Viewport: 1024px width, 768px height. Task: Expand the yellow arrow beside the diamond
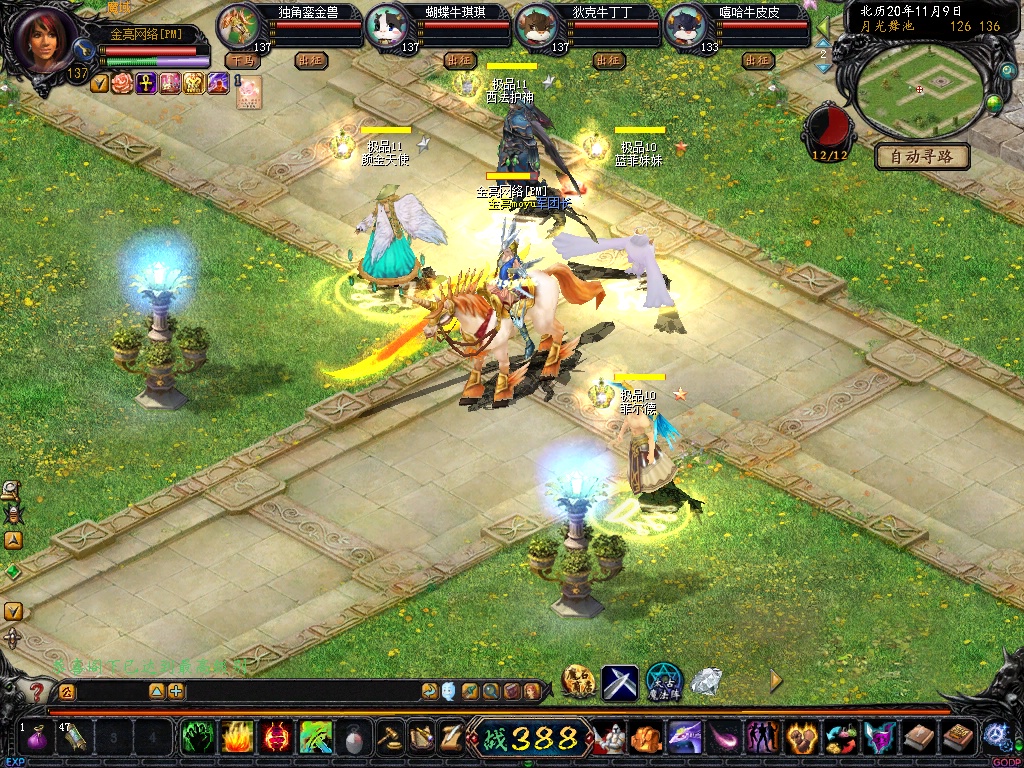click(x=775, y=681)
